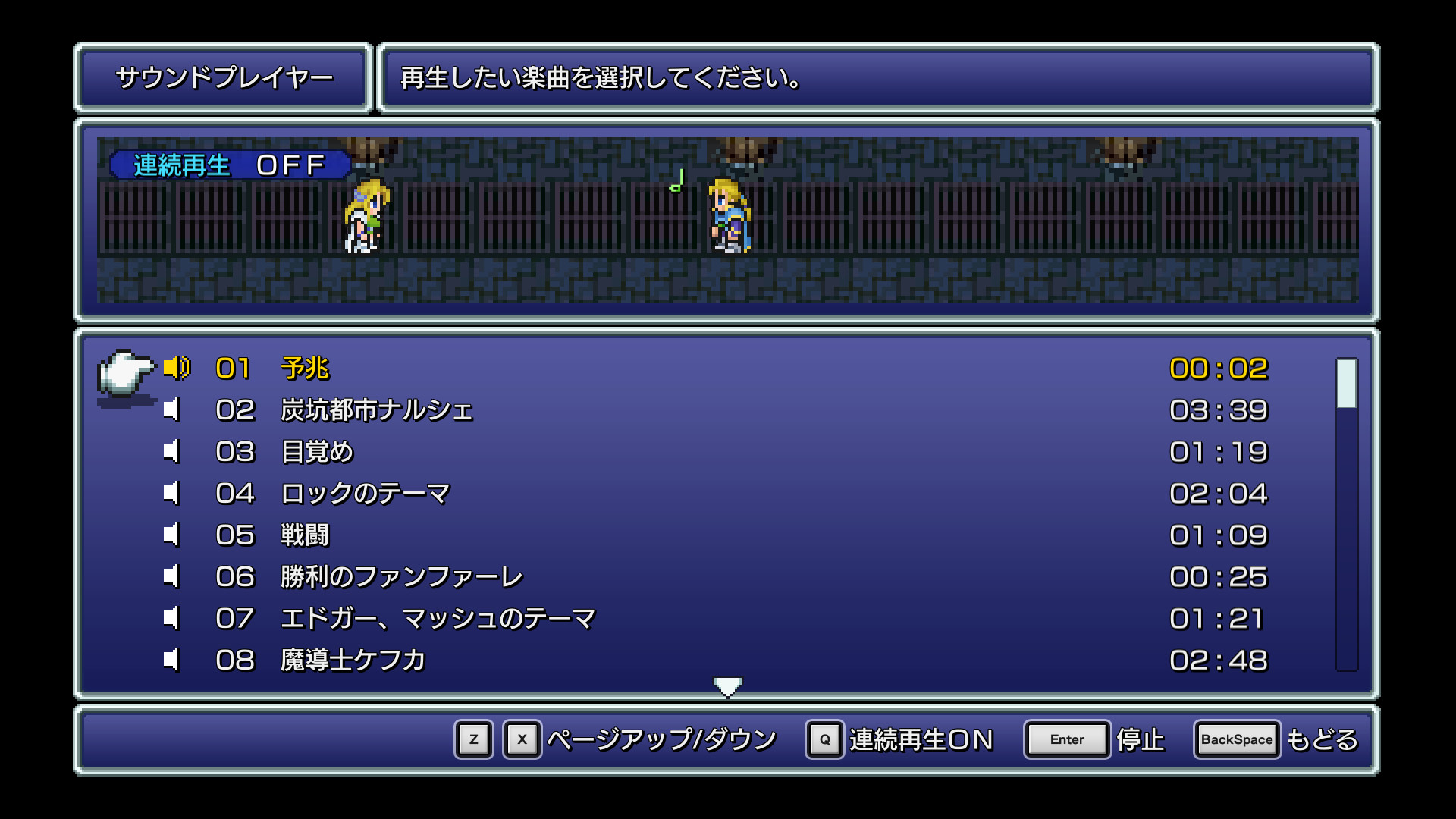Select track 07 エドガー、マッシュのテーマ

point(438,617)
